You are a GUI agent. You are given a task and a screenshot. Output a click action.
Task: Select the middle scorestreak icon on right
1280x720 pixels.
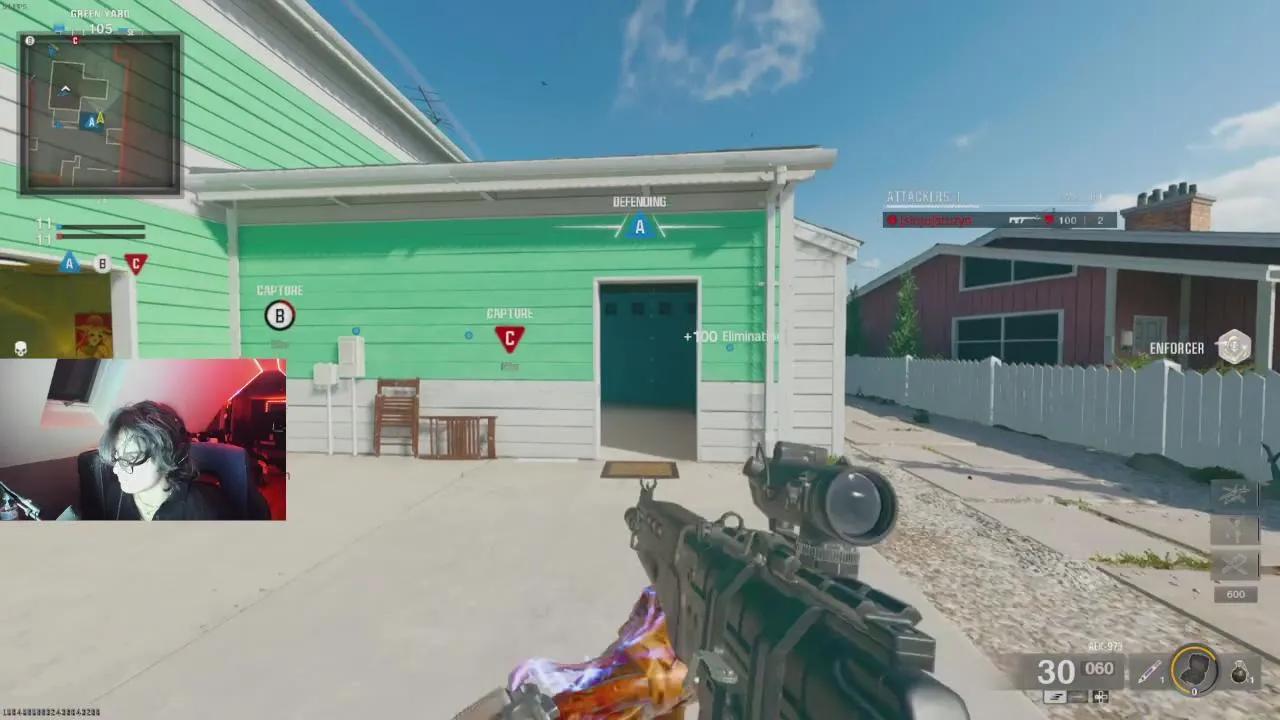point(1232,530)
